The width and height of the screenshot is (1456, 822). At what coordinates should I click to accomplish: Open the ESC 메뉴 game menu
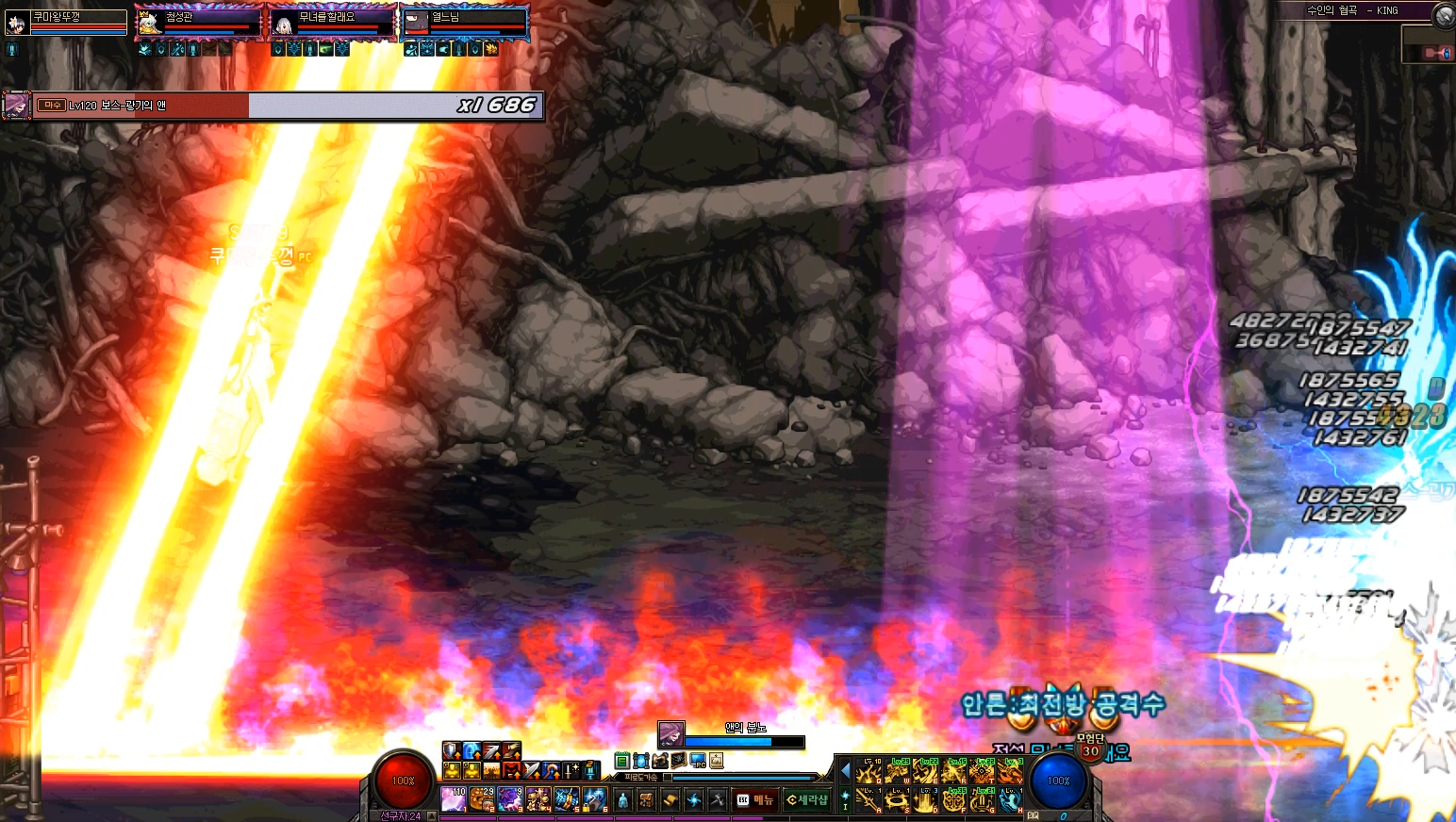pos(754,800)
